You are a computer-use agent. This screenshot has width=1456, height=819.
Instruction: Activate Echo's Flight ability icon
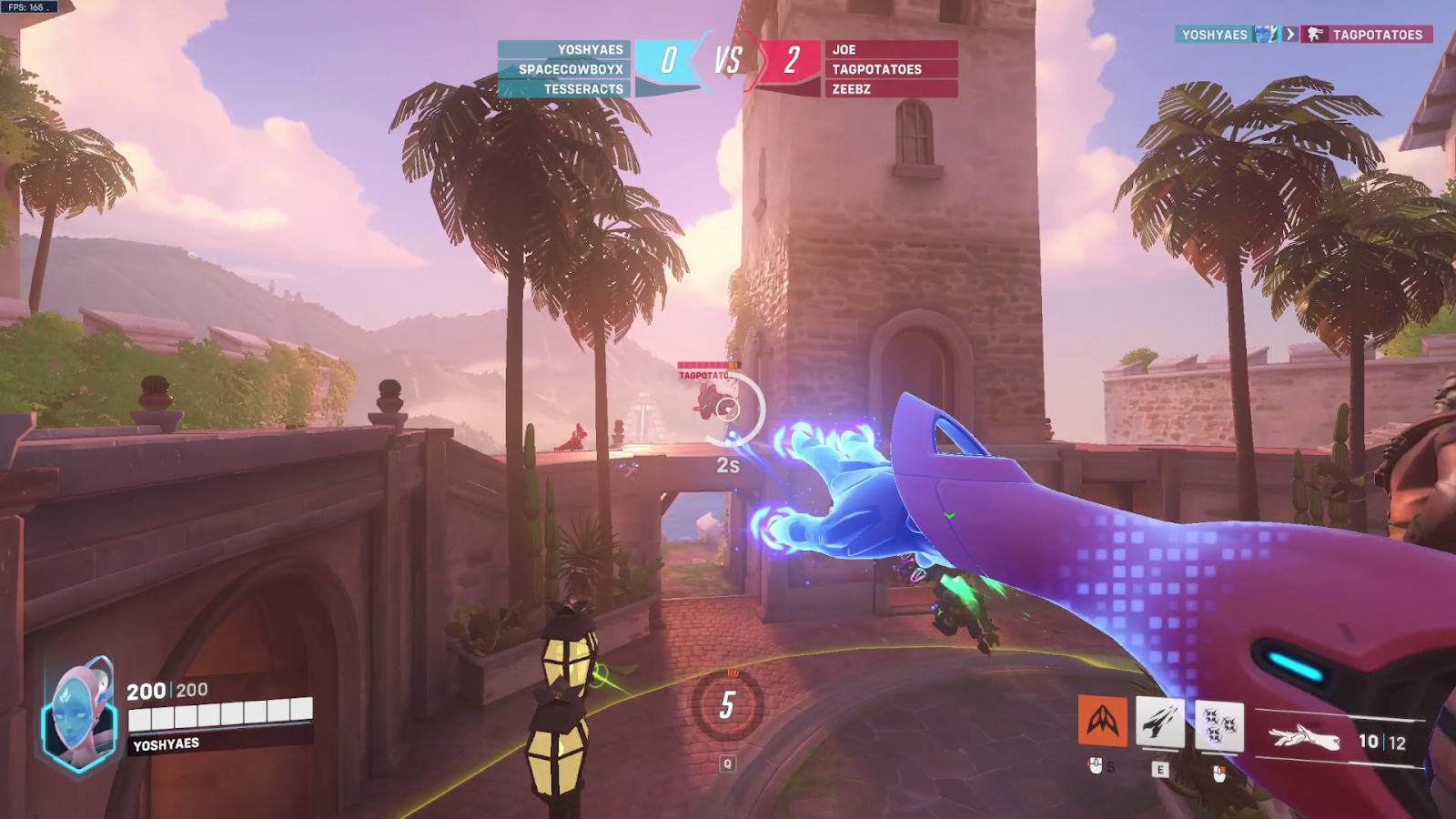(1102, 722)
